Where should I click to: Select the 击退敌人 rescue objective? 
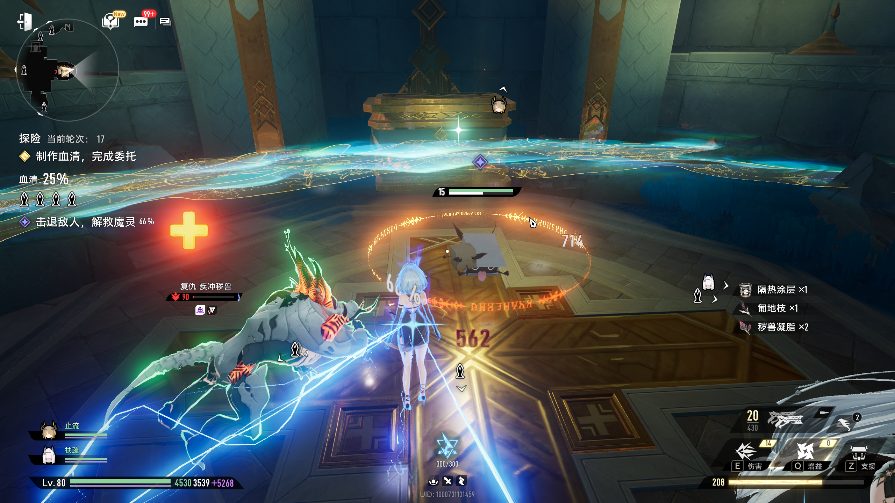pos(82,221)
